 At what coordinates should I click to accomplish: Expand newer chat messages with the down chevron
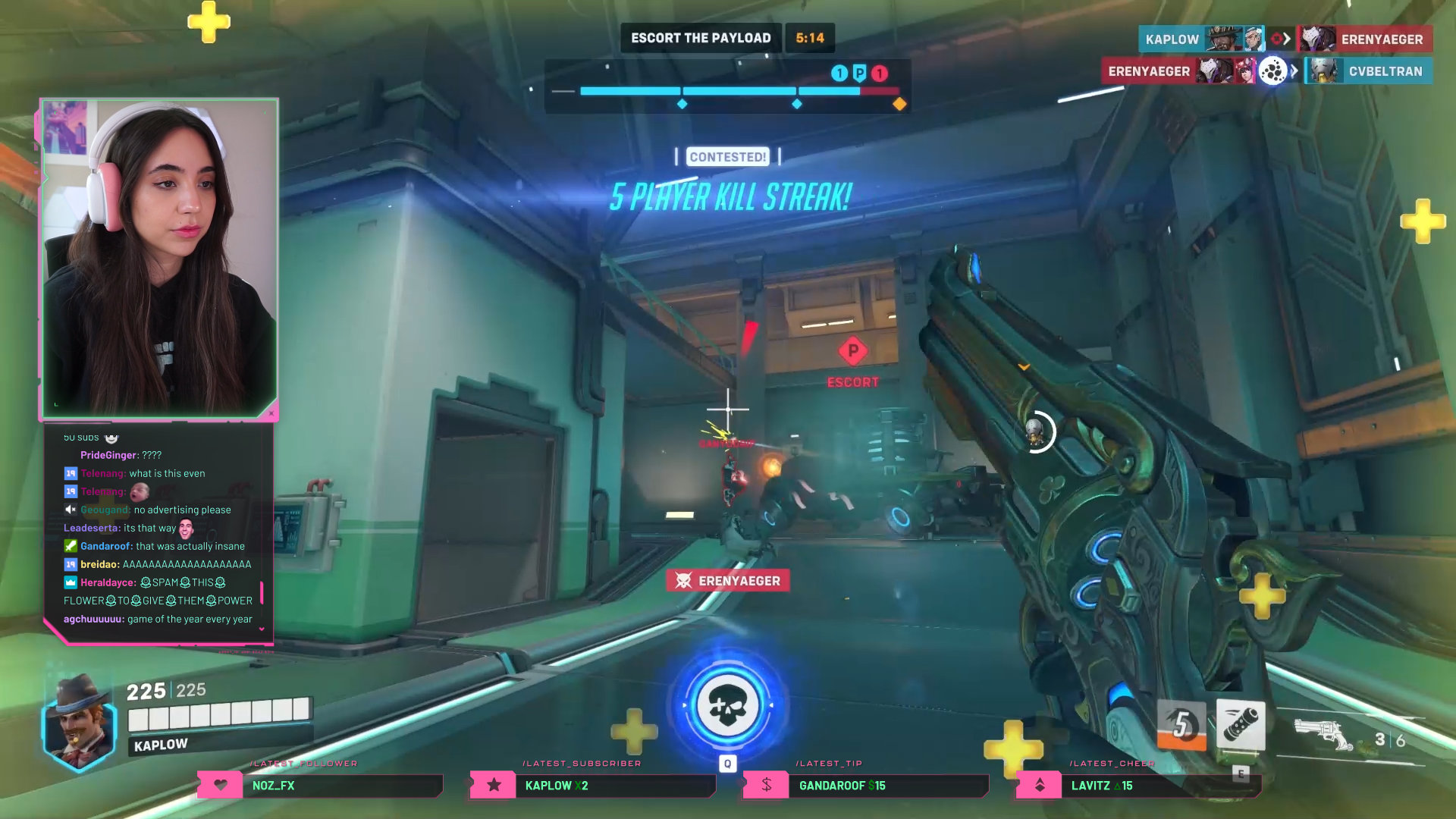pos(261,629)
